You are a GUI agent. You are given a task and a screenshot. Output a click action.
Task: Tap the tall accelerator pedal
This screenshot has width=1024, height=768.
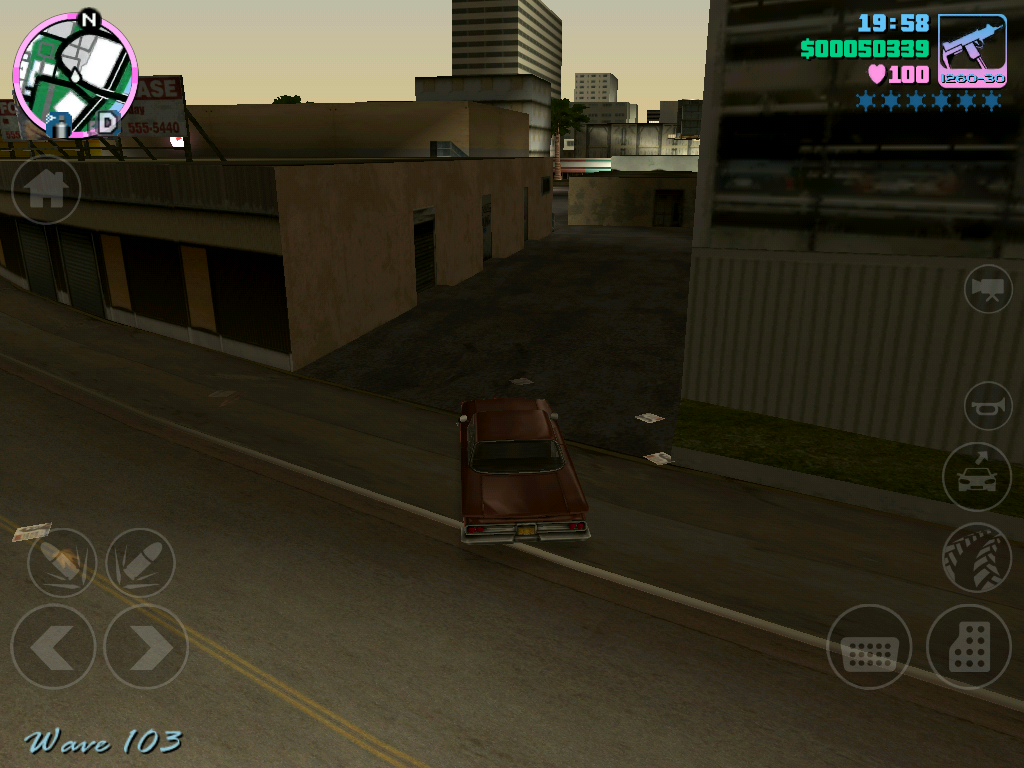(x=968, y=647)
